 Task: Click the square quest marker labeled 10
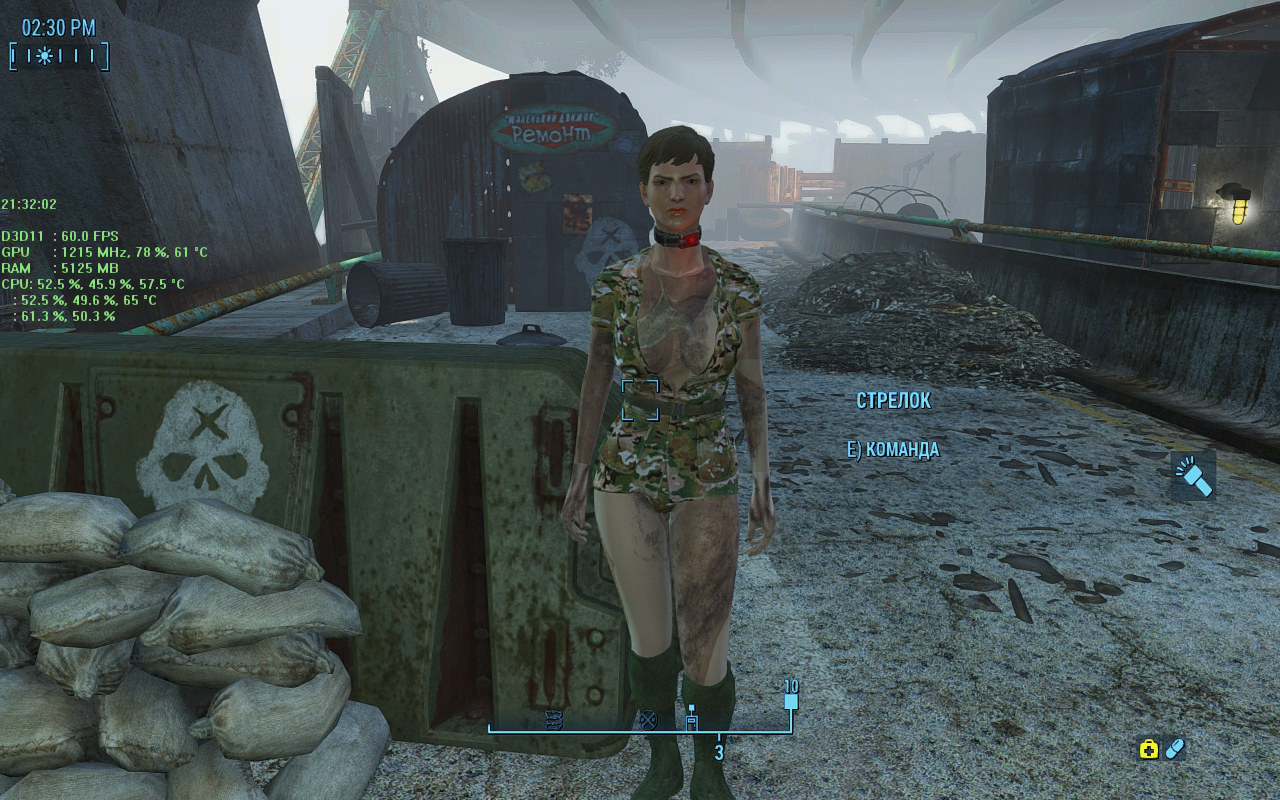tap(791, 700)
